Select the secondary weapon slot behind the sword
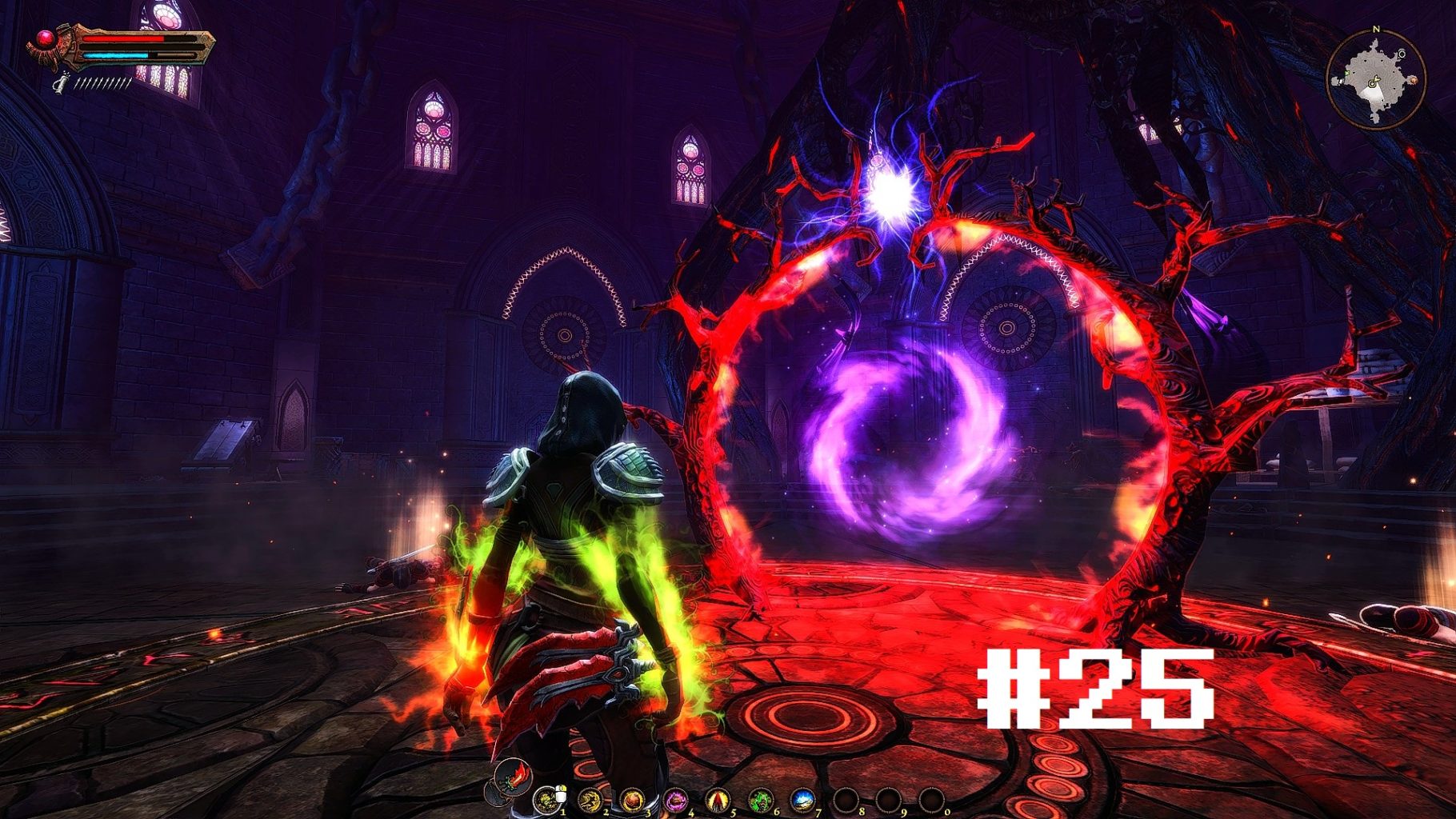The width and height of the screenshot is (1456, 819). tap(498, 795)
